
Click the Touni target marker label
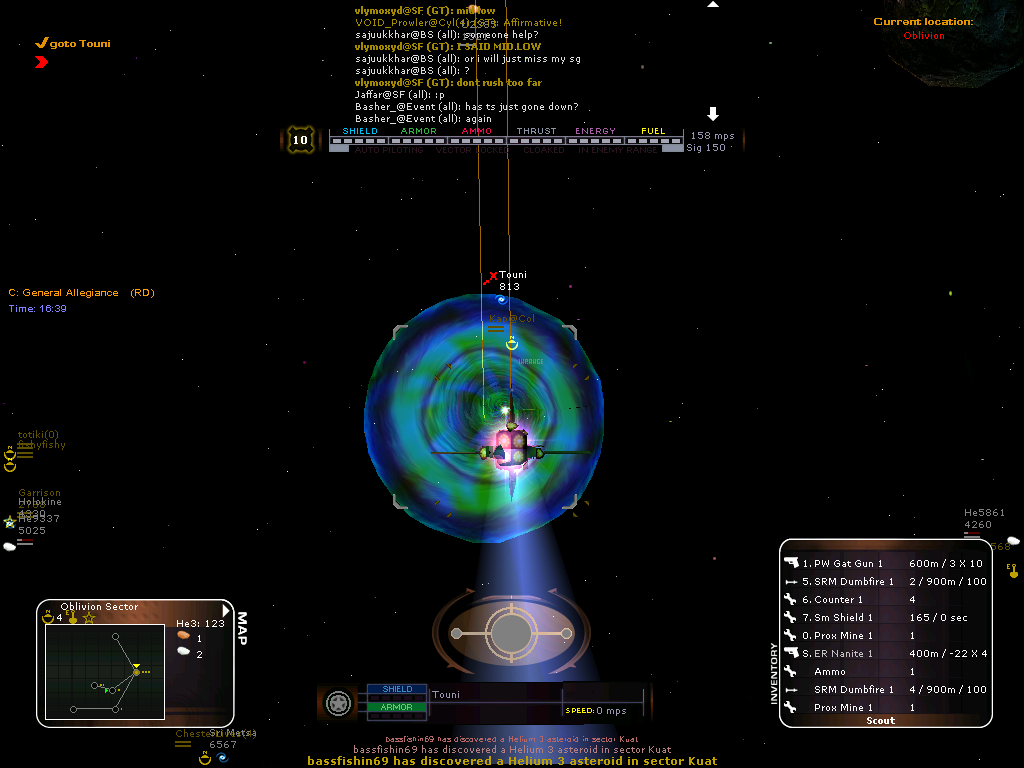click(512, 275)
